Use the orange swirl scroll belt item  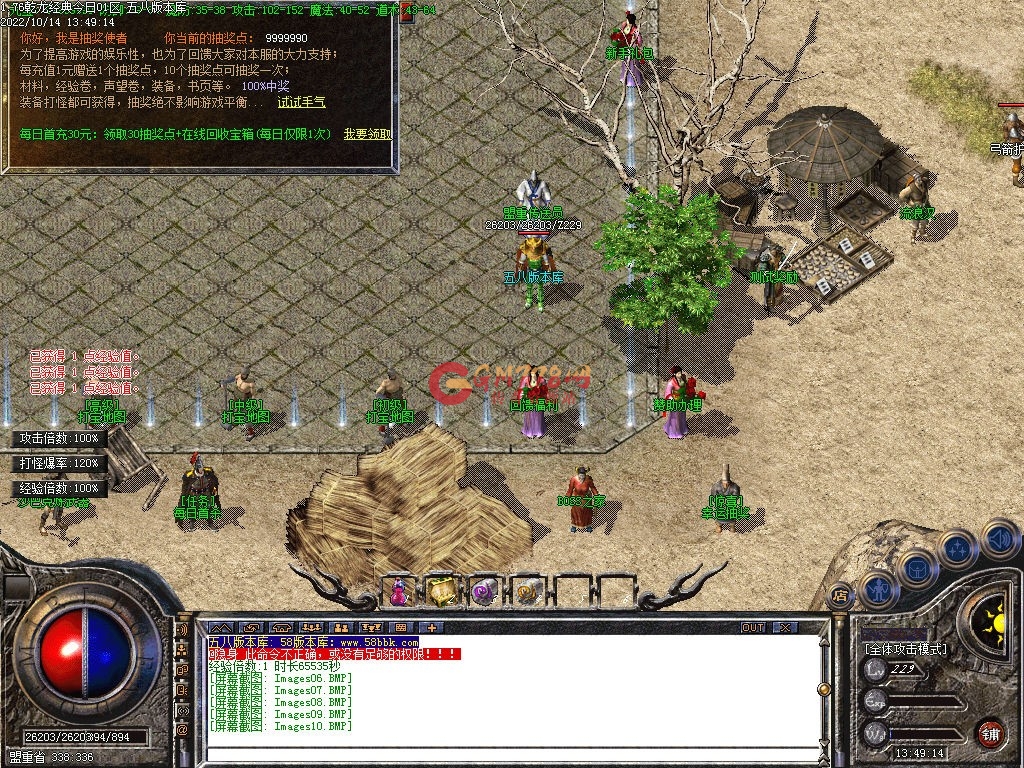[526, 592]
